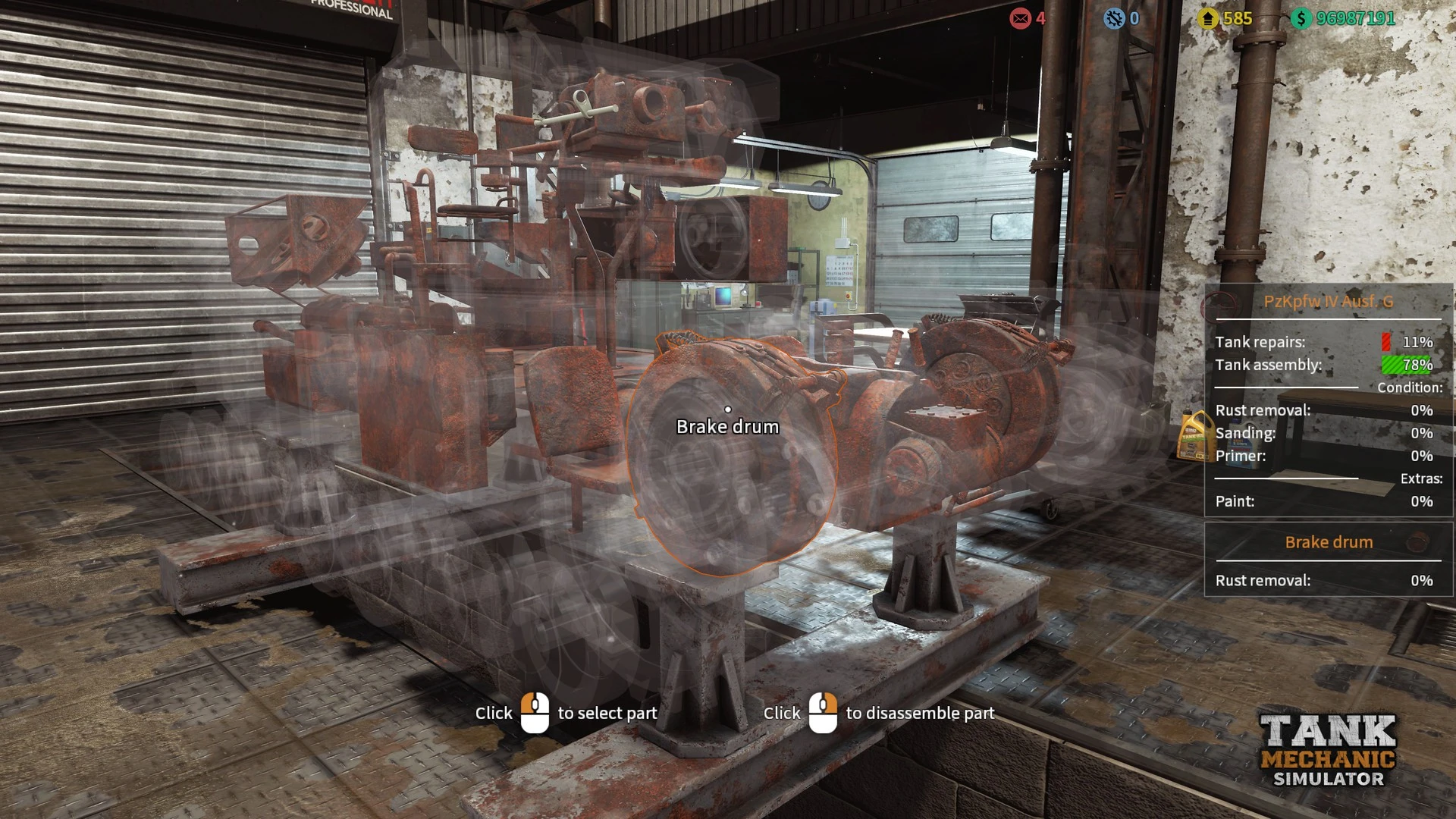The image size is (1456, 819).
Task: Select the highlighted Brake drum part
Action: click(x=728, y=455)
